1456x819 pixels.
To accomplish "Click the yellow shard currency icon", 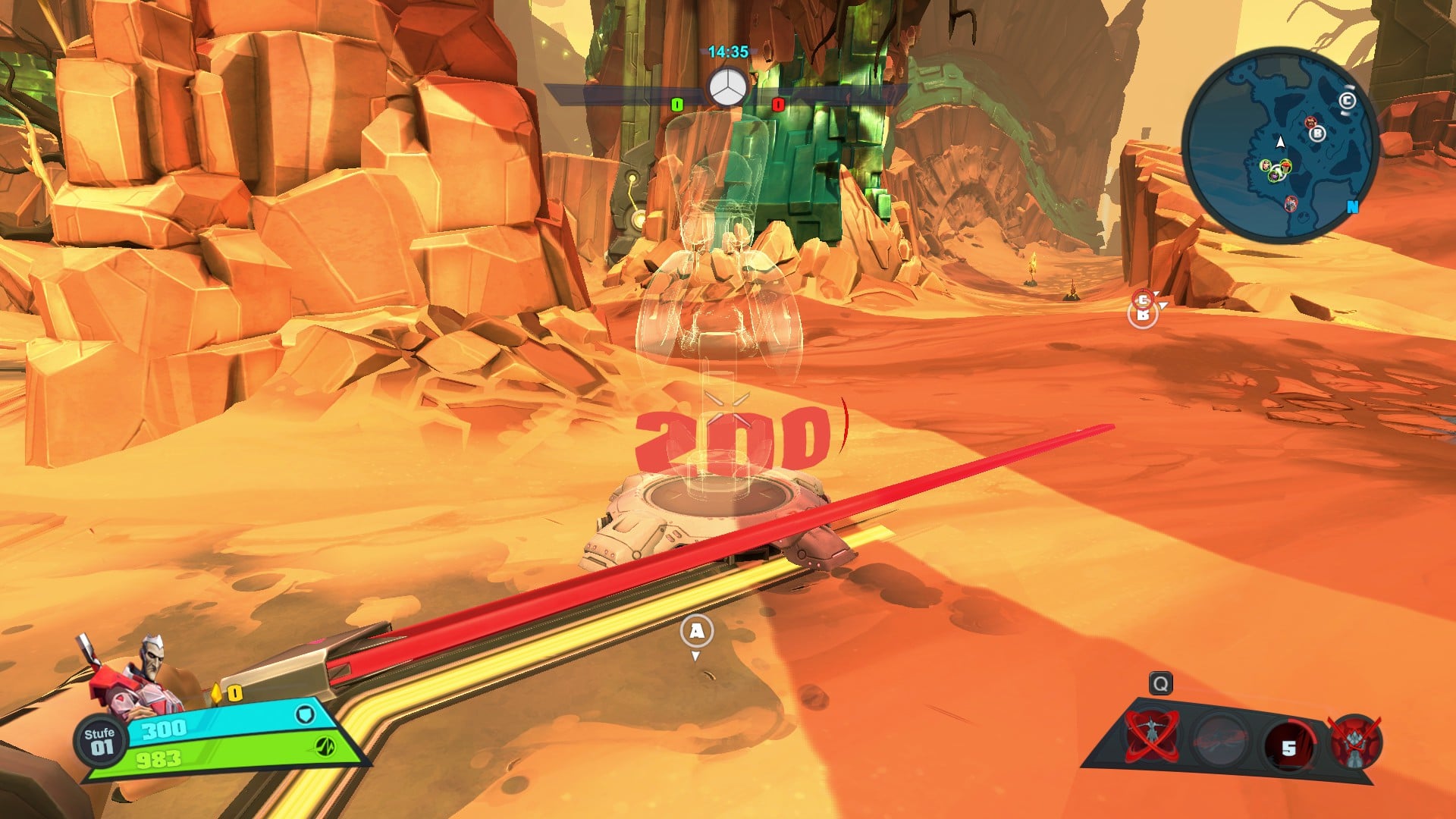I will (x=216, y=693).
